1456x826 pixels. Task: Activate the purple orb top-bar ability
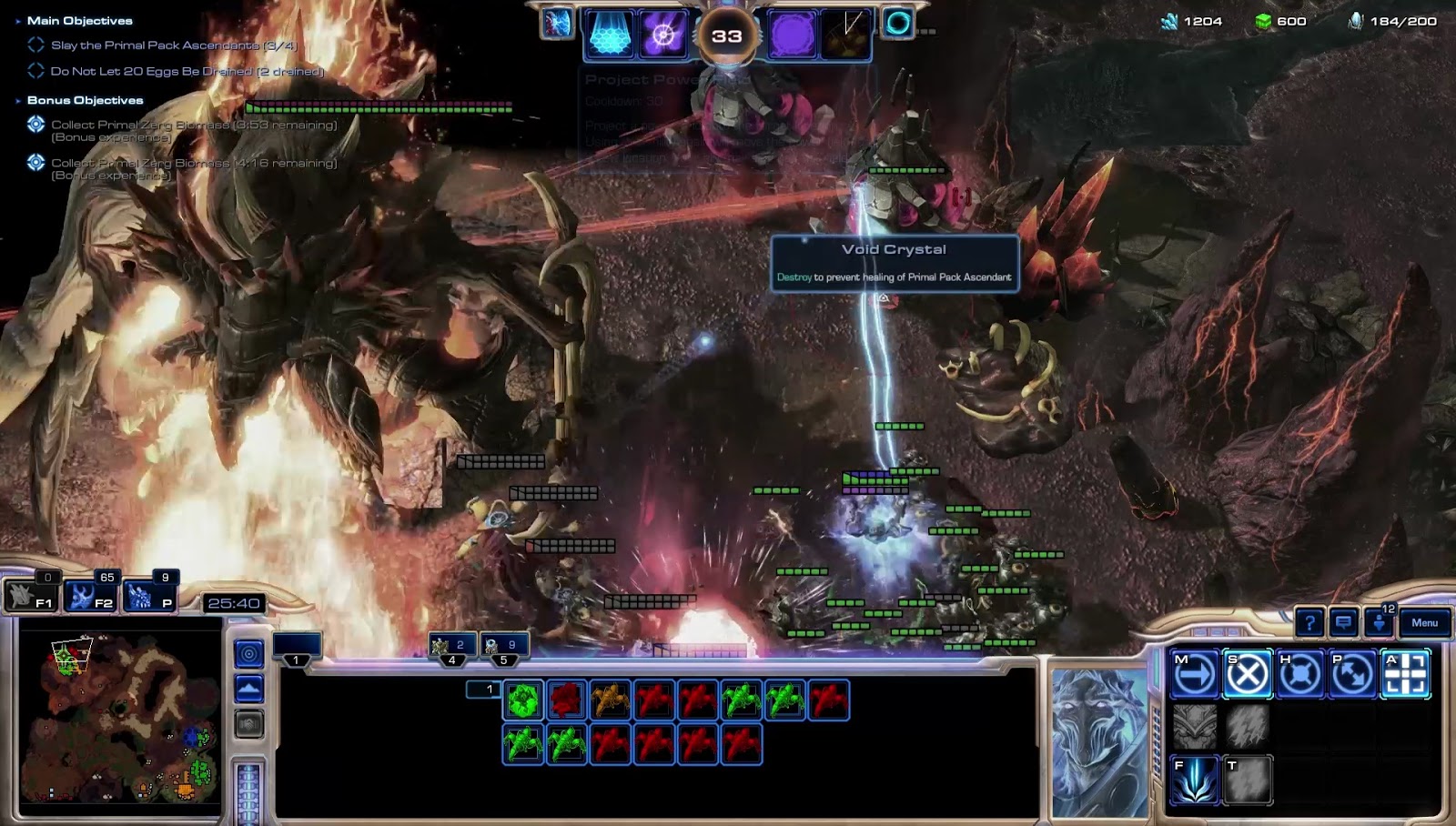(x=792, y=35)
